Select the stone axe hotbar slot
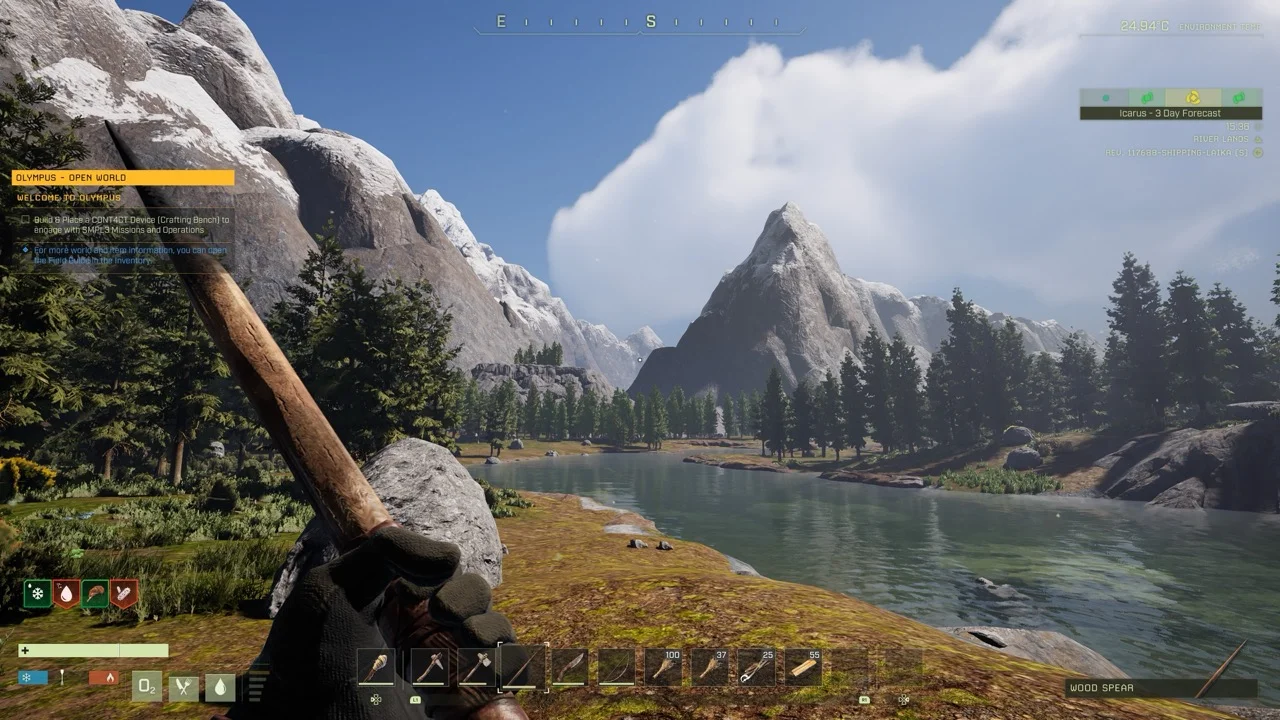Screen dimensions: 1280x720 click(x=476, y=667)
